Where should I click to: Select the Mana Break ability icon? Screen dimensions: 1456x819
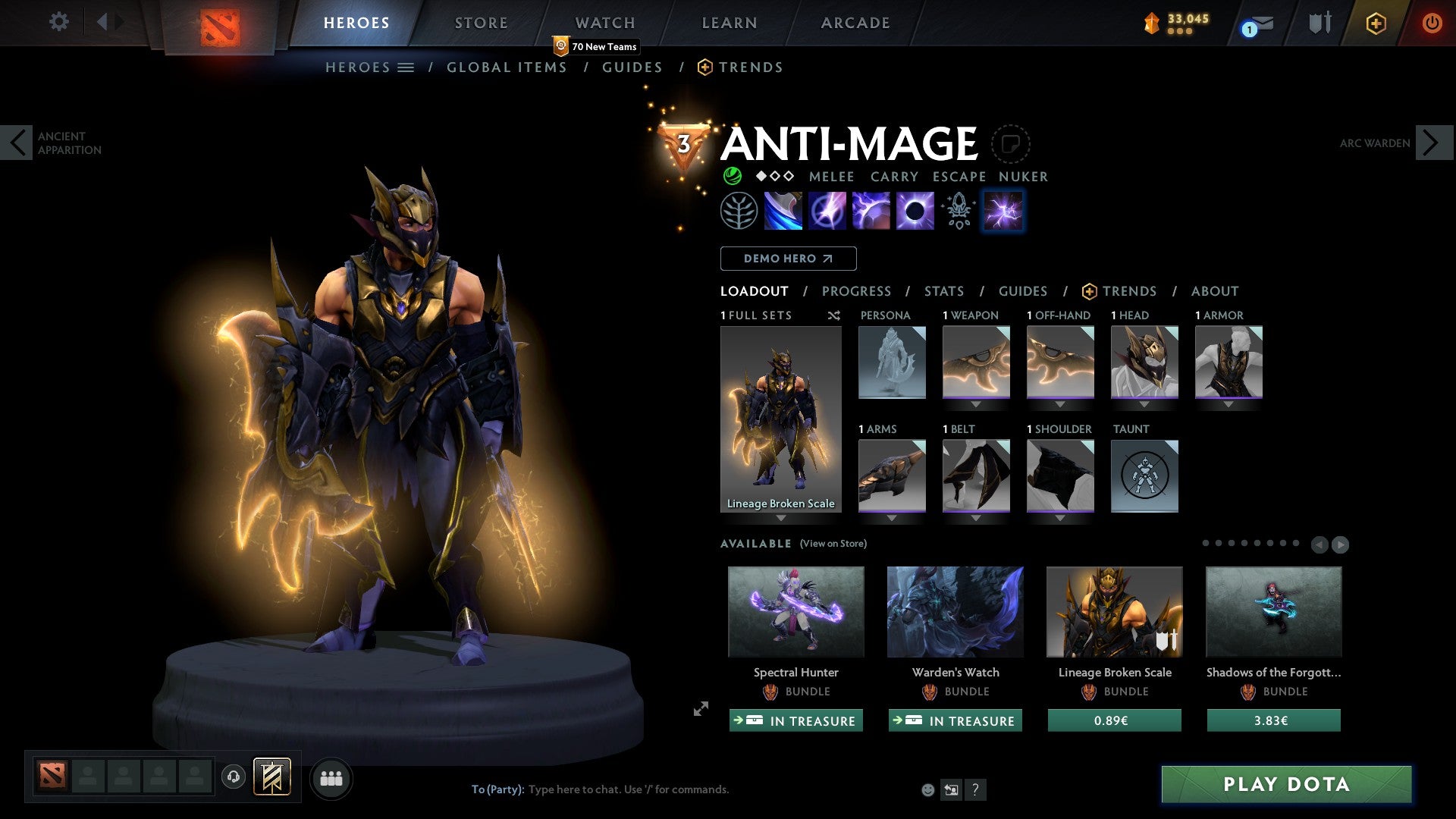785,211
